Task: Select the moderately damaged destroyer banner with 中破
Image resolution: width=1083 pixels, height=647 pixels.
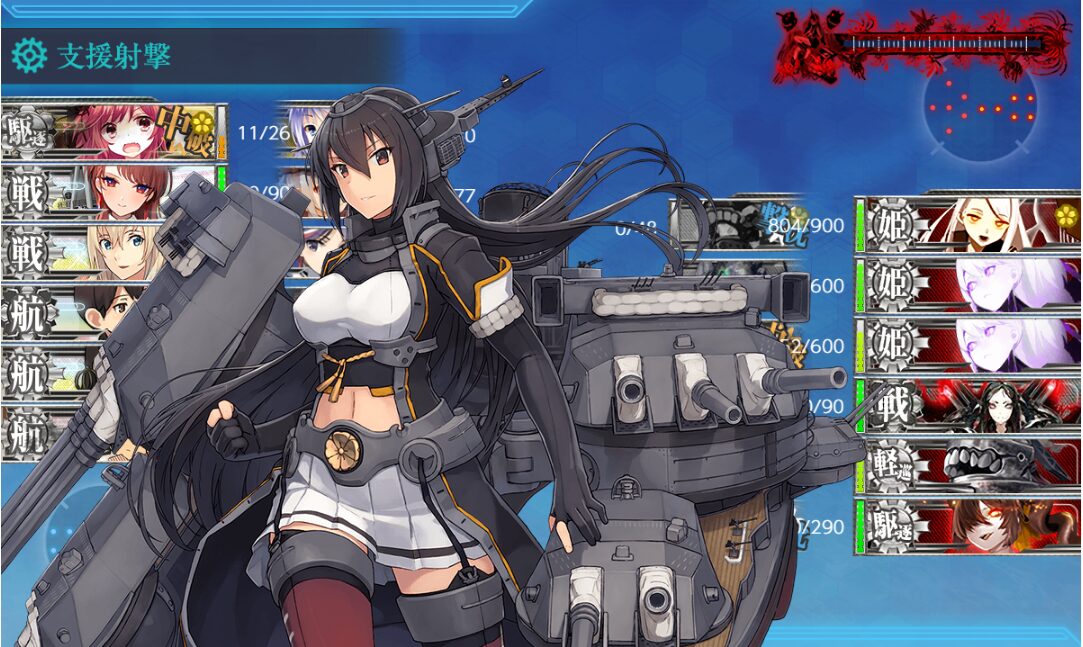Action: pyautogui.click(x=115, y=131)
